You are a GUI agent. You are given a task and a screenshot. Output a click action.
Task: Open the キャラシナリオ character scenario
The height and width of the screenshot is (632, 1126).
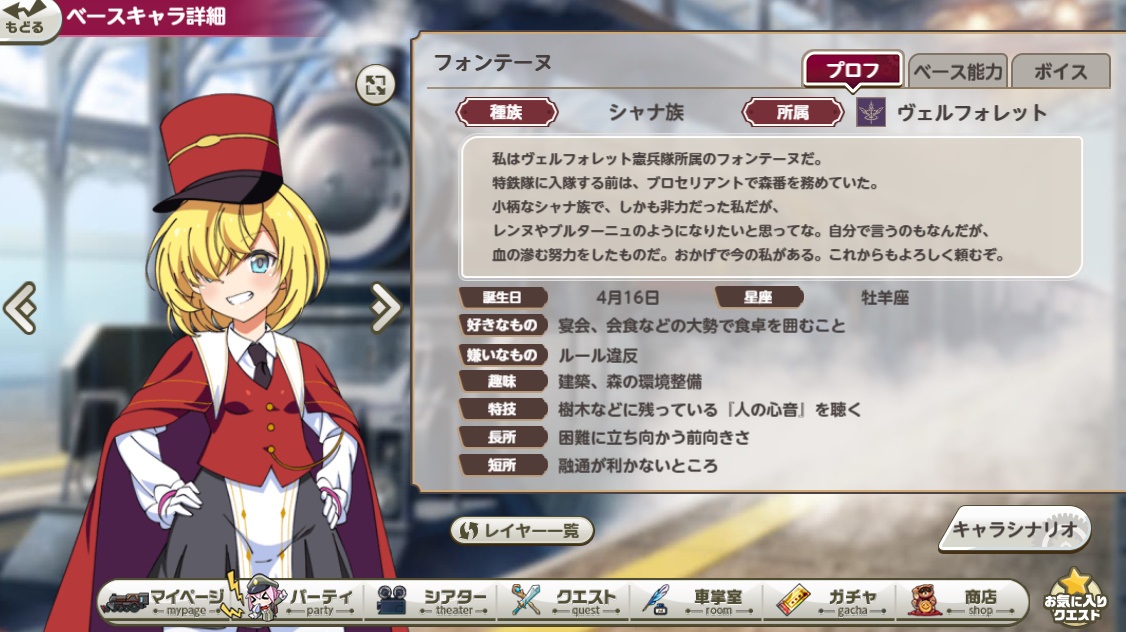pos(1013,530)
